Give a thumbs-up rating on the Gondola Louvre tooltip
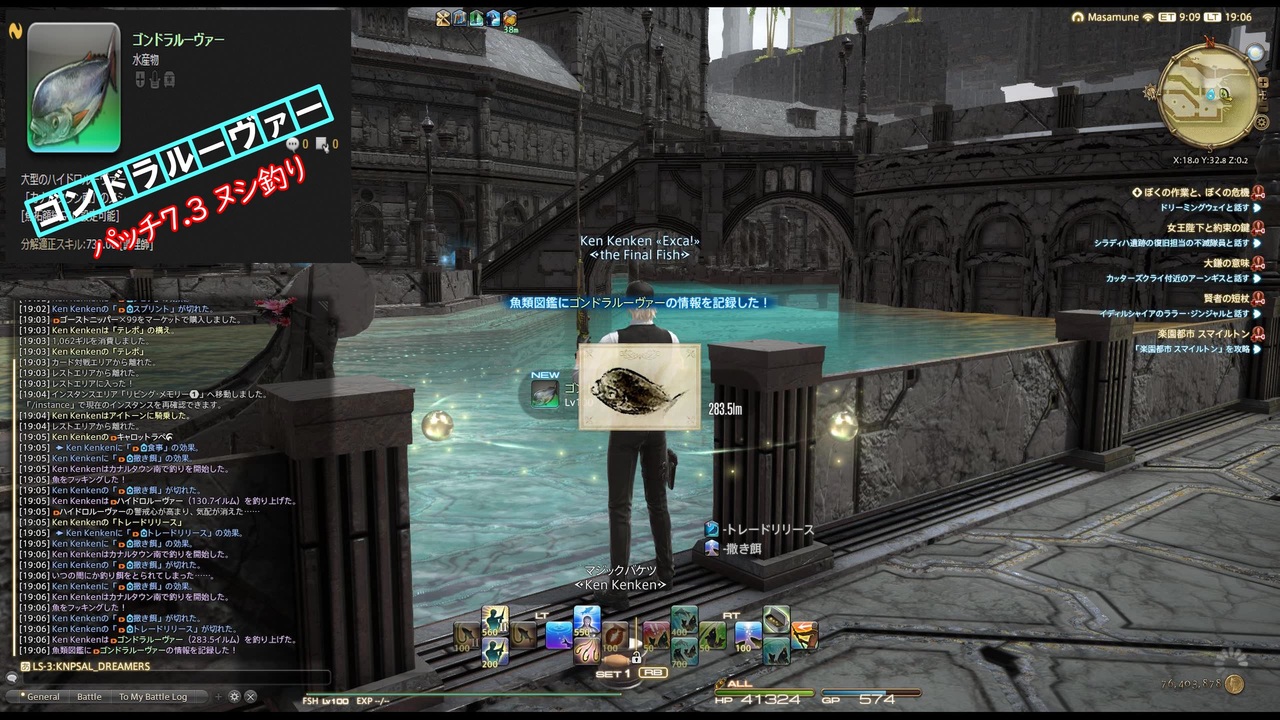Image resolution: width=1280 pixels, height=720 pixels. pos(291,145)
